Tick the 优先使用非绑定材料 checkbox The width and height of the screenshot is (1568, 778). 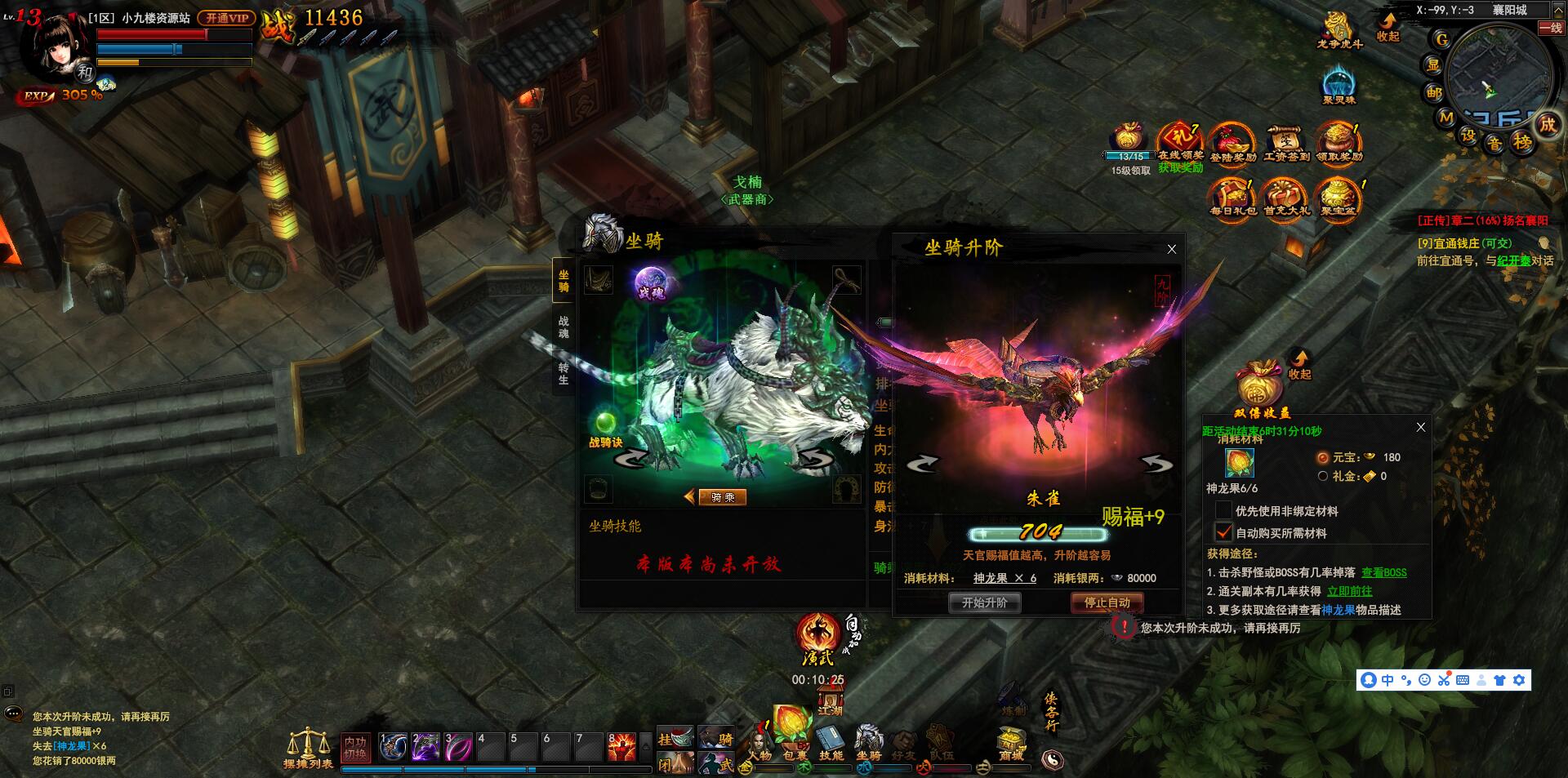pyautogui.click(x=1223, y=511)
